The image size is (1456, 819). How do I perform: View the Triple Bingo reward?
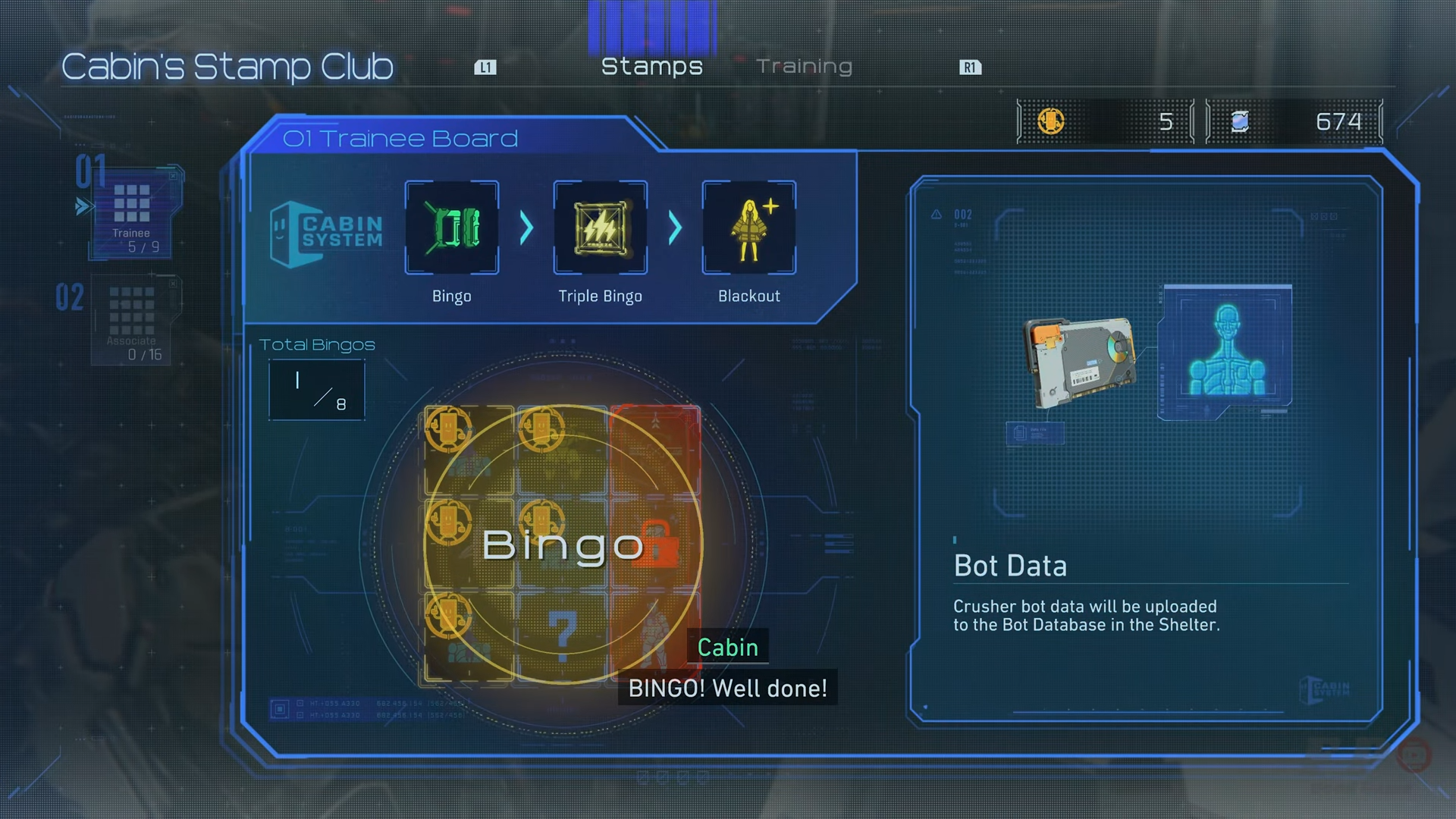click(x=600, y=227)
